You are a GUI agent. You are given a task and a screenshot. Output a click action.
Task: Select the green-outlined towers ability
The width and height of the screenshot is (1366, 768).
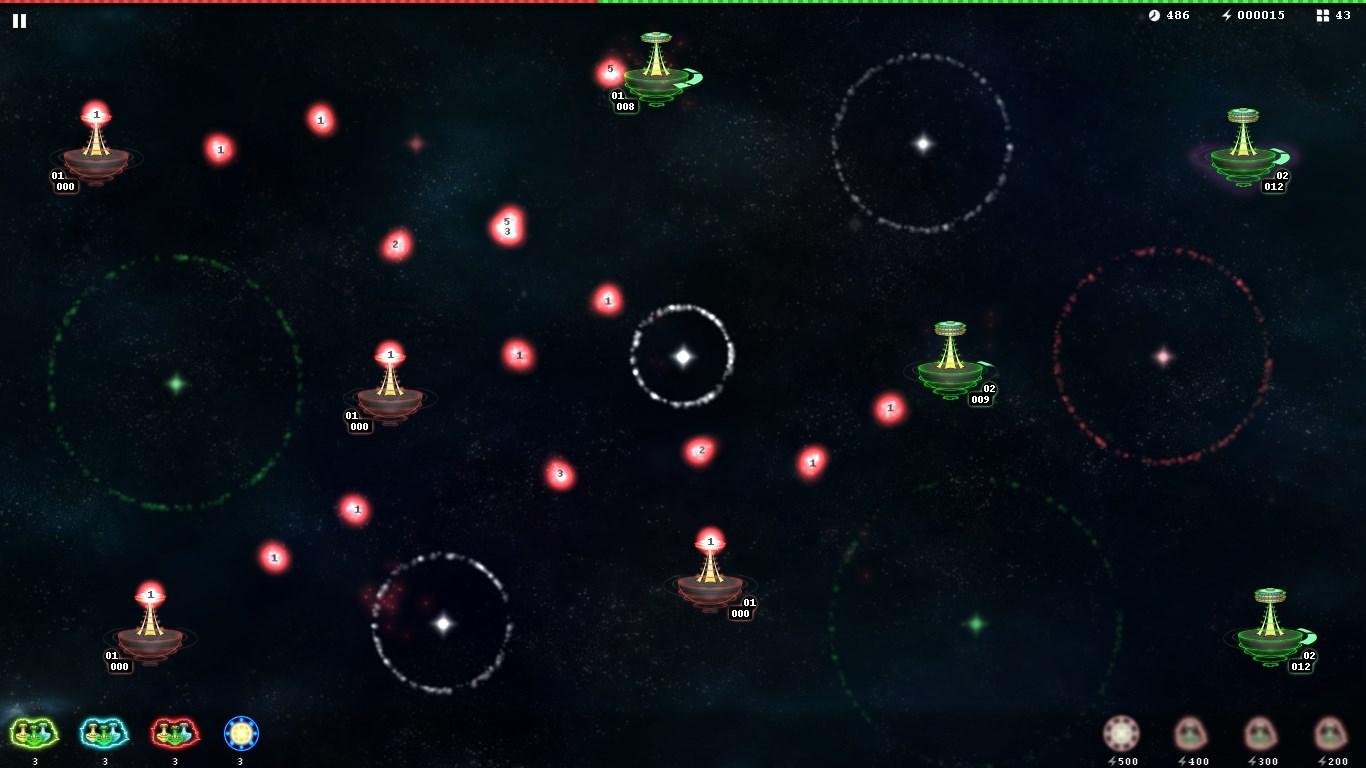point(34,734)
